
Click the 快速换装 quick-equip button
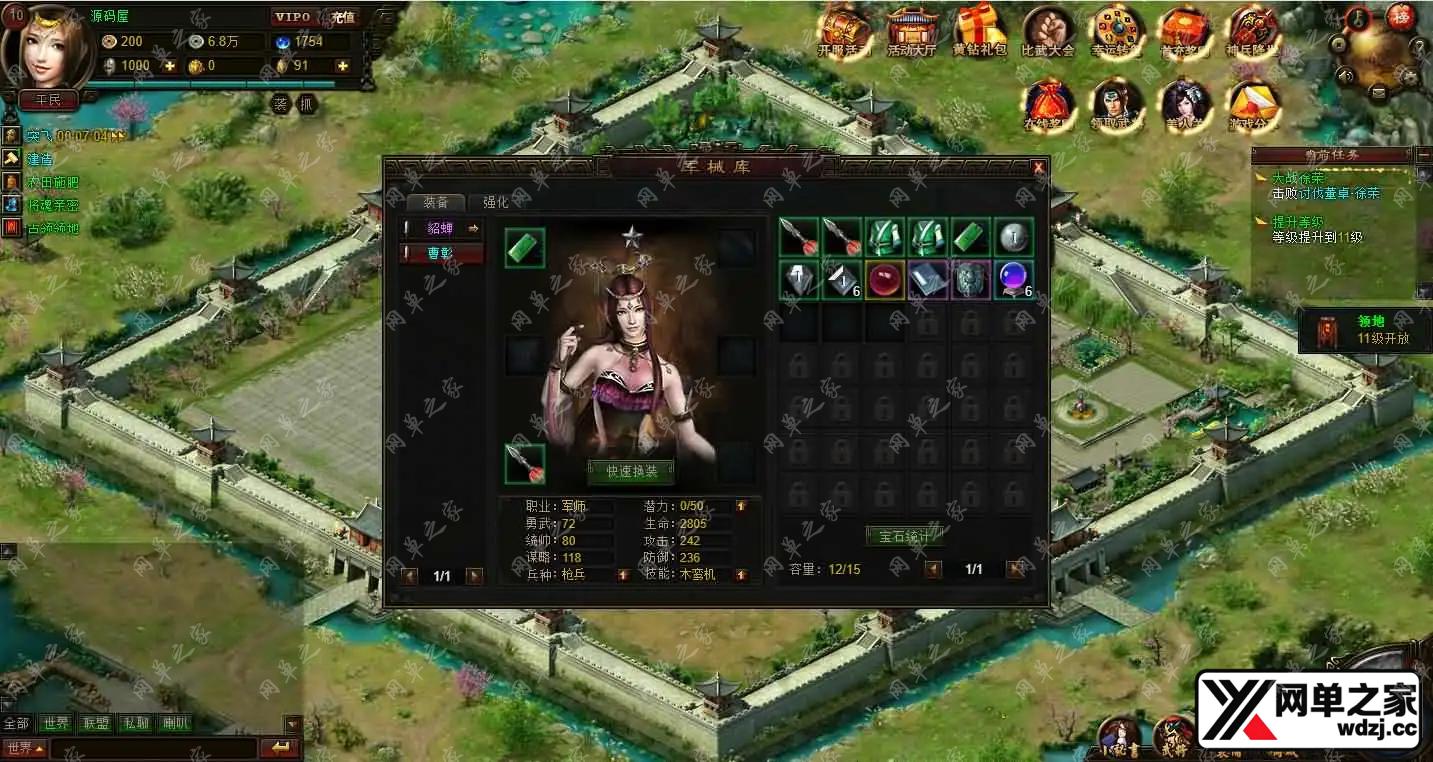[x=631, y=470]
